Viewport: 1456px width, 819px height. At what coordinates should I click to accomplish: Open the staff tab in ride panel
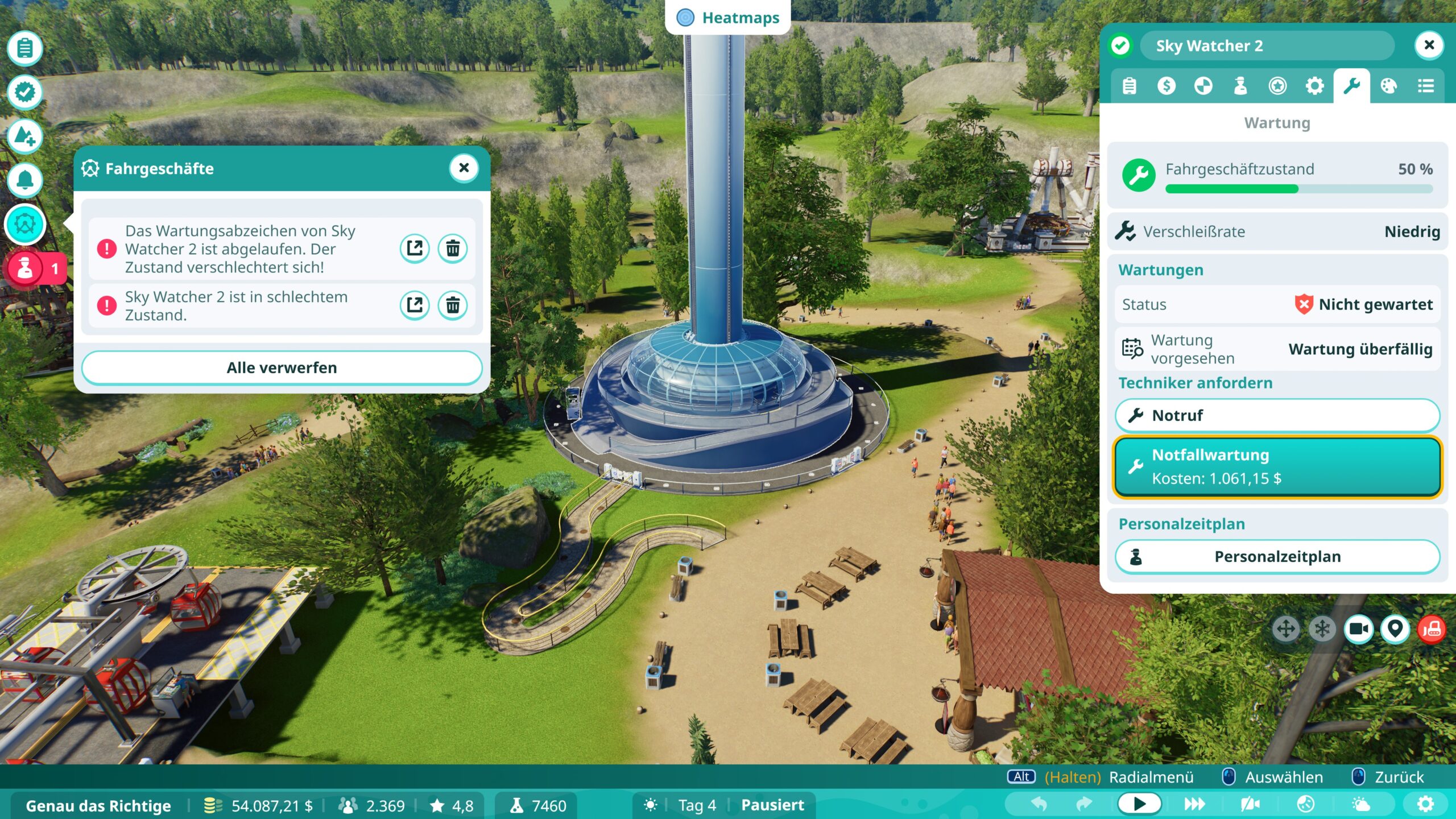click(x=1240, y=86)
